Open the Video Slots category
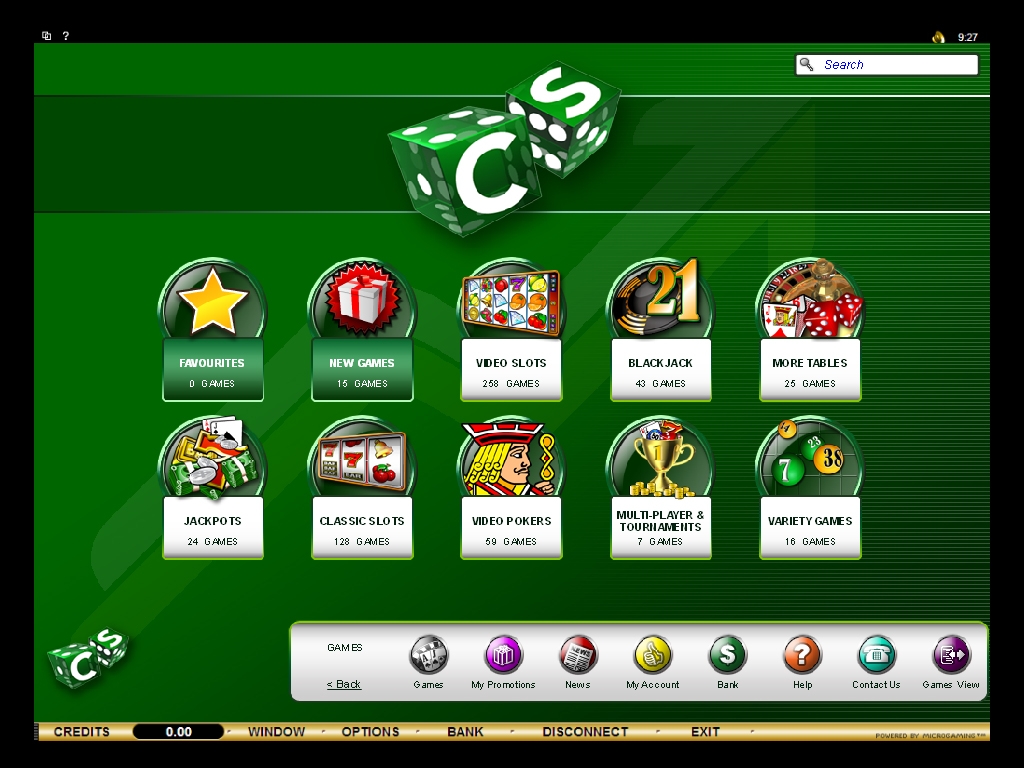The height and width of the screenshot is (768, 1024). pyautogui.click(x=511, y=368)
